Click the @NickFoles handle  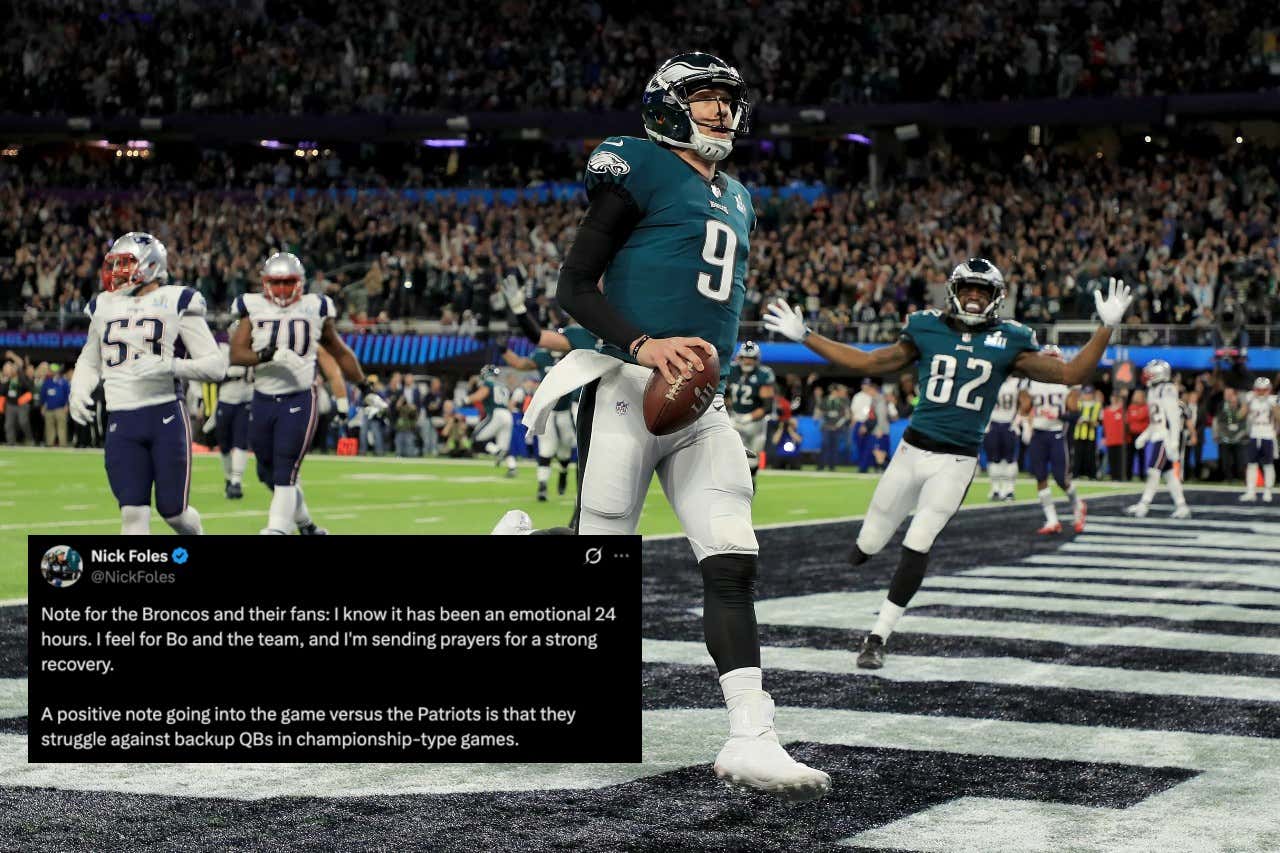(x=132, y=576)
